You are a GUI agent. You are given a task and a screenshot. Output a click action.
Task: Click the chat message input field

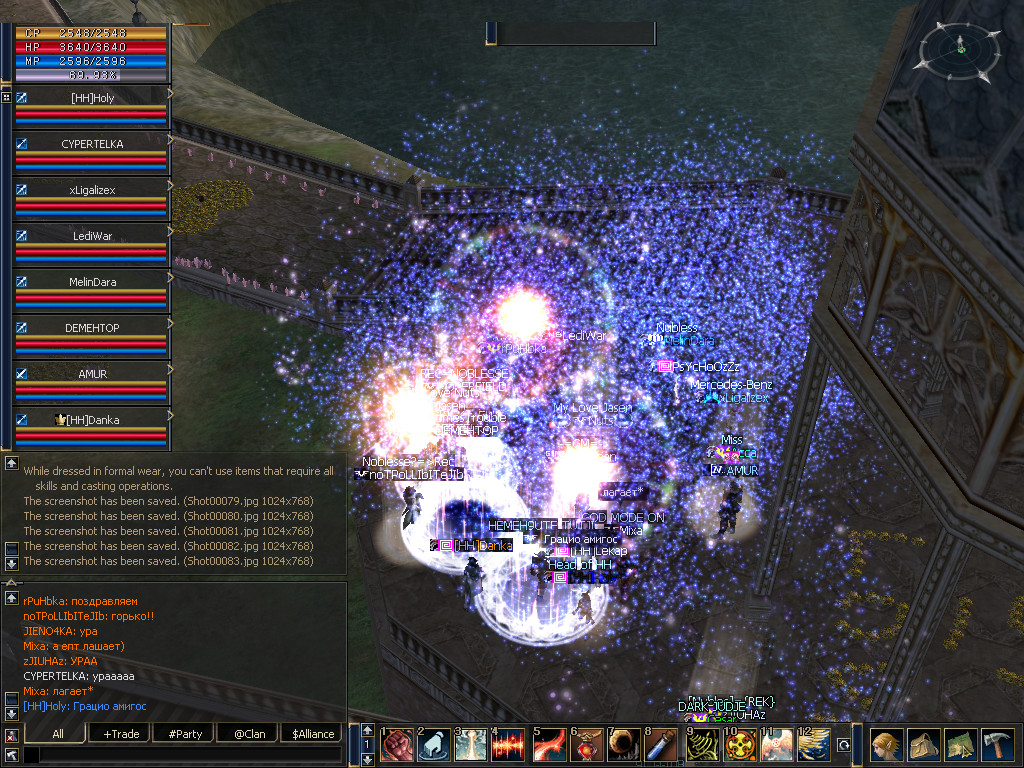pos(182,755)
